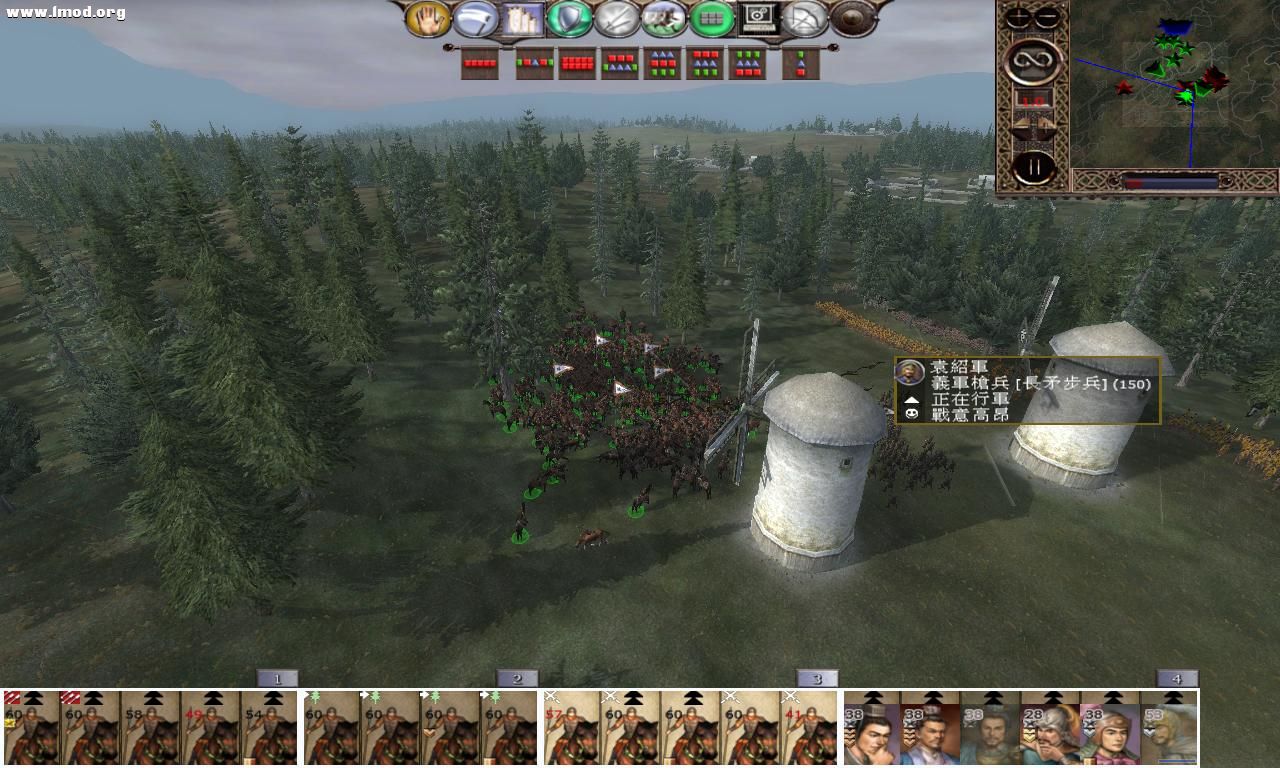Select the crossed swords melee command

617,19
